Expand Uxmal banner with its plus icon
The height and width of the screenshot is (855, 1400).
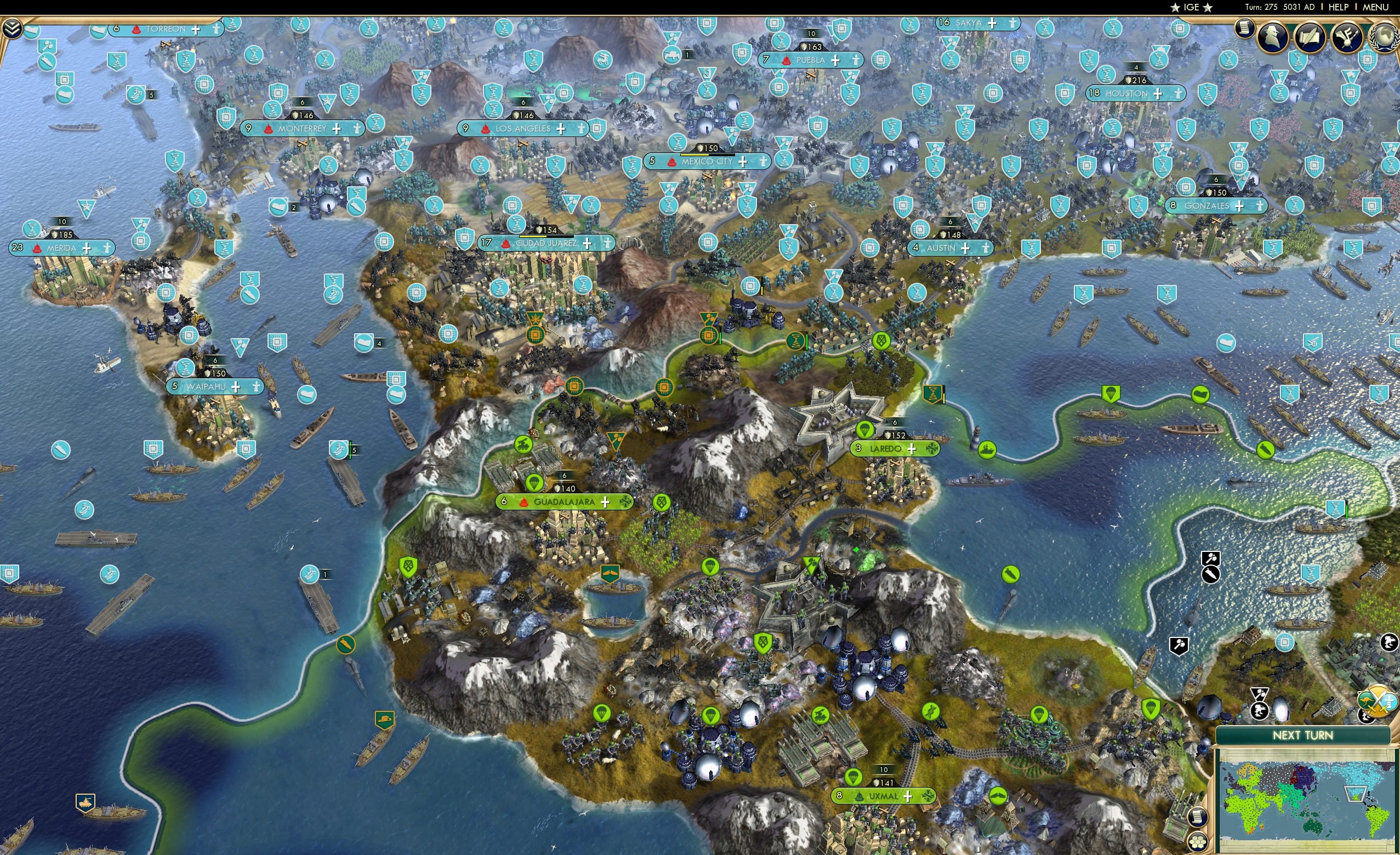909,796
